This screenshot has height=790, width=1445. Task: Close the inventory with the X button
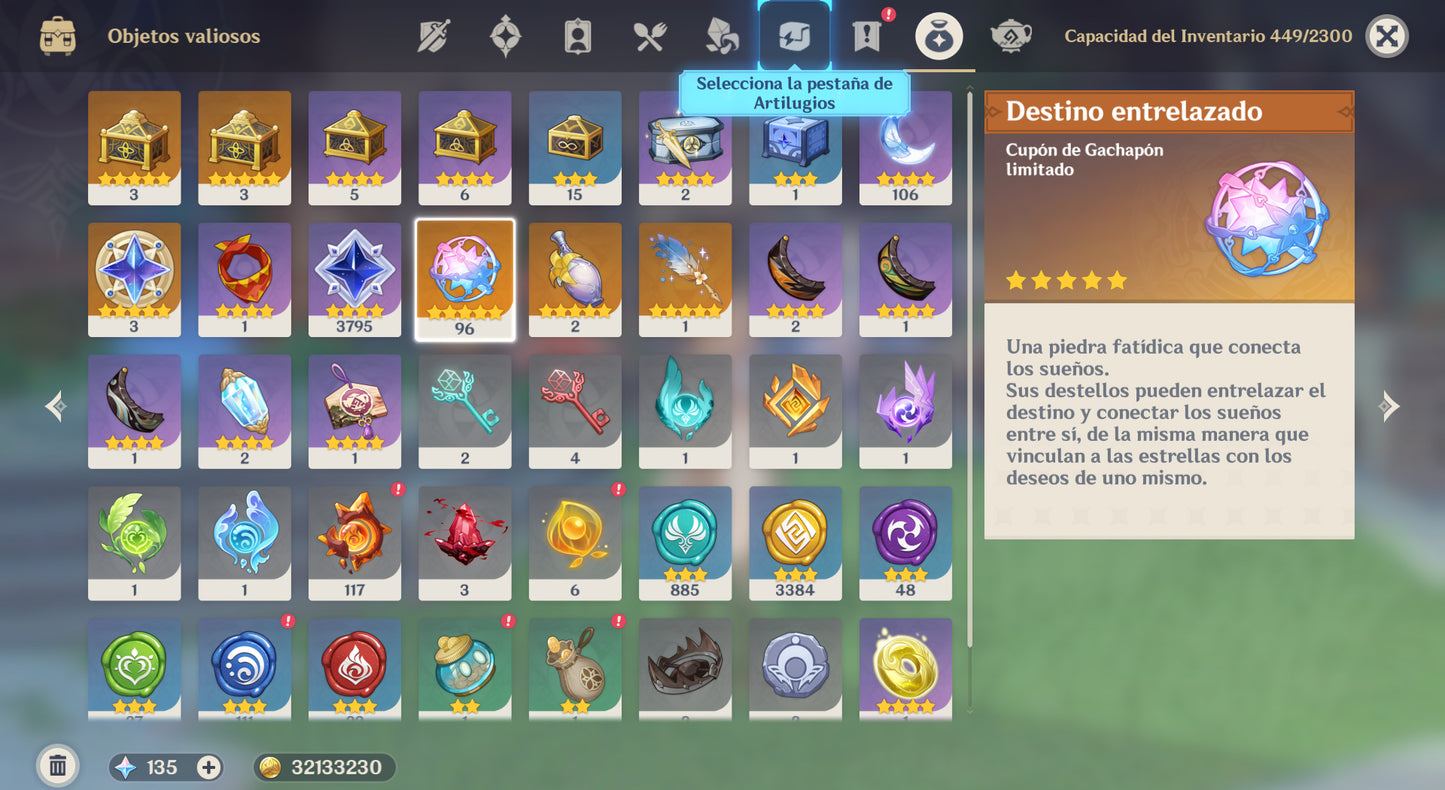tap(1388, 35)
